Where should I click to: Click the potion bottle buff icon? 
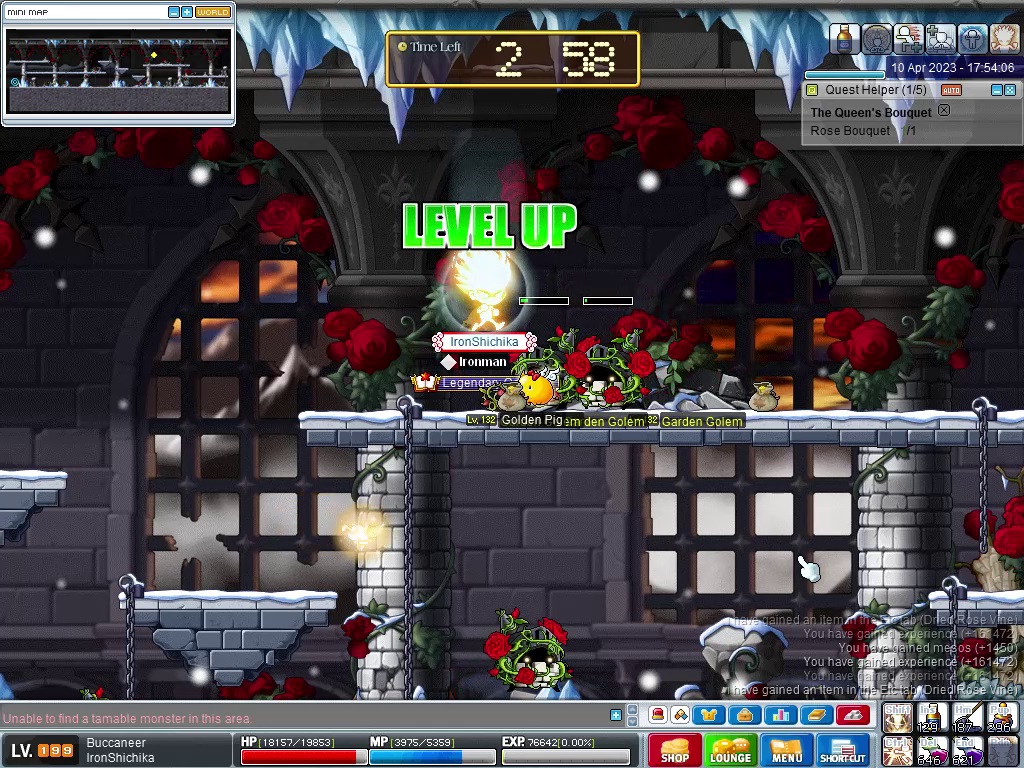click(845, 39)
